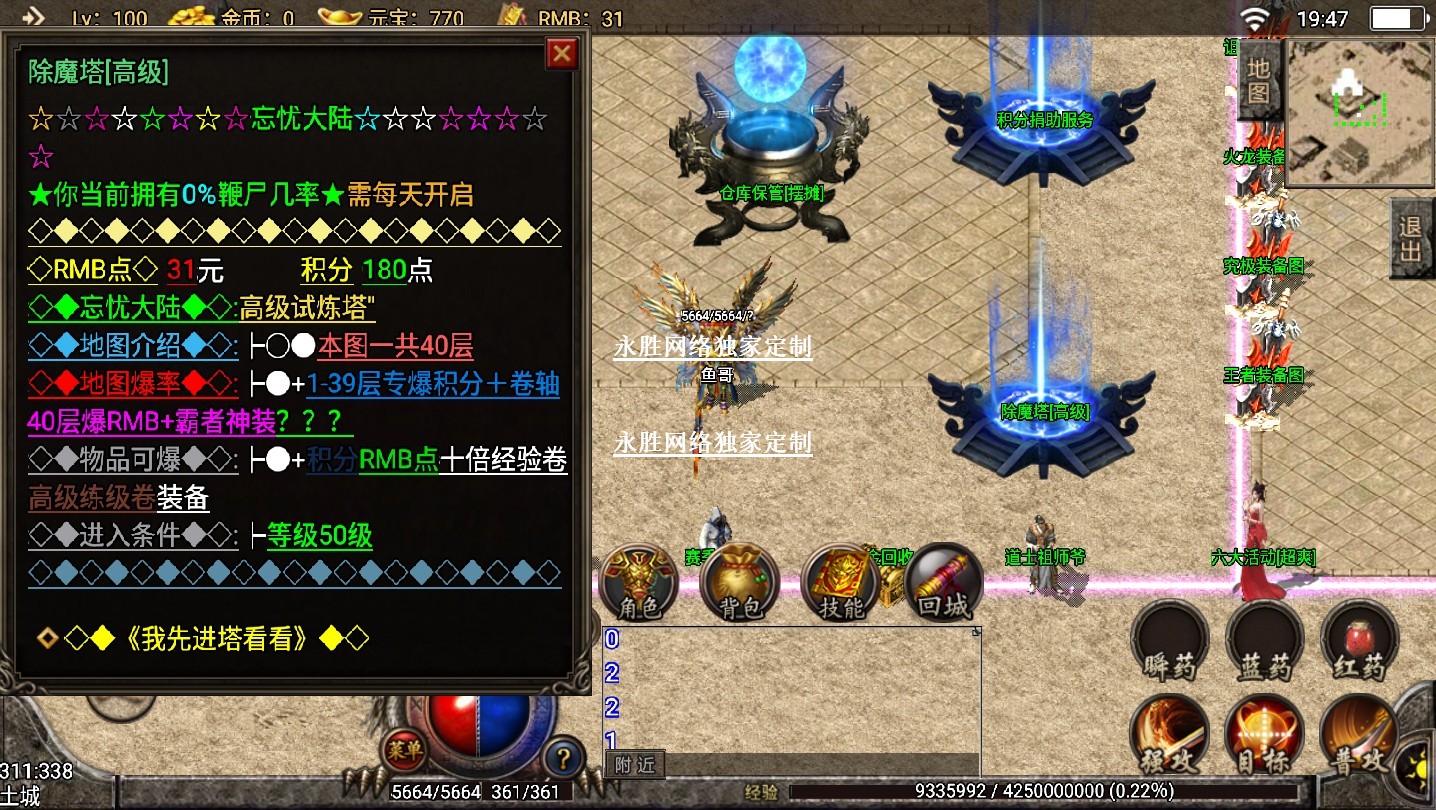The height and width of the screenshot is (810, 1436).
Task: Tap the 瞬药 instant potion slot
Action: click(1169, 642)
